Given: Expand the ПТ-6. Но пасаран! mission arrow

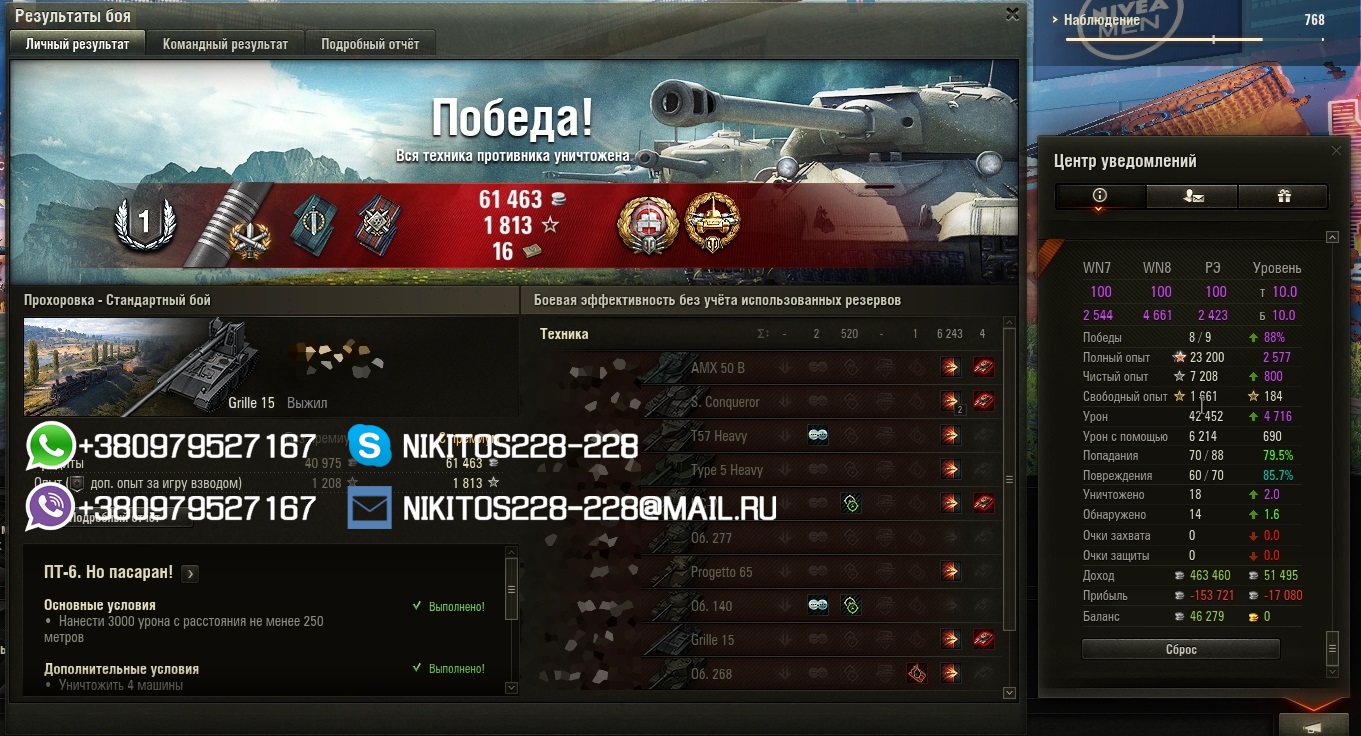Looking at the screenshot, I should point(190,574).
